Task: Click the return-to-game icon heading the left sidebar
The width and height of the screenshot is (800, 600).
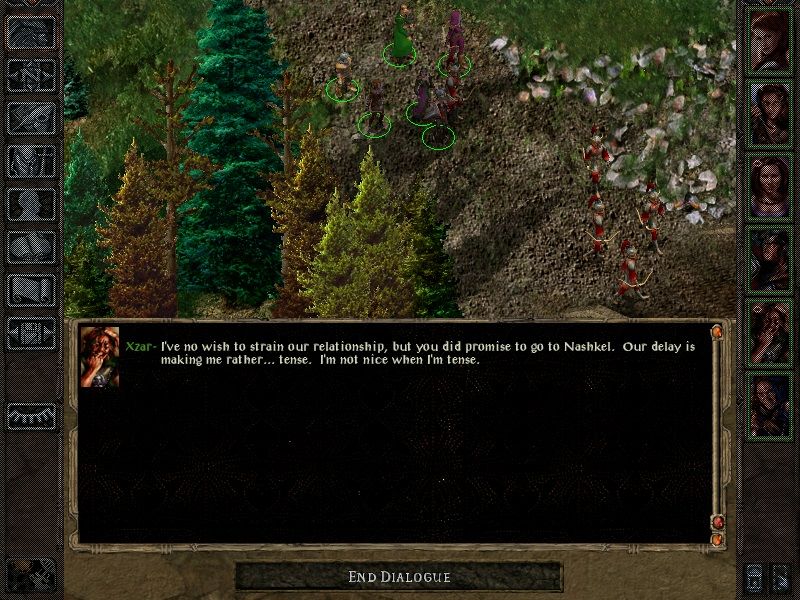Action: [x=32, y=31]
